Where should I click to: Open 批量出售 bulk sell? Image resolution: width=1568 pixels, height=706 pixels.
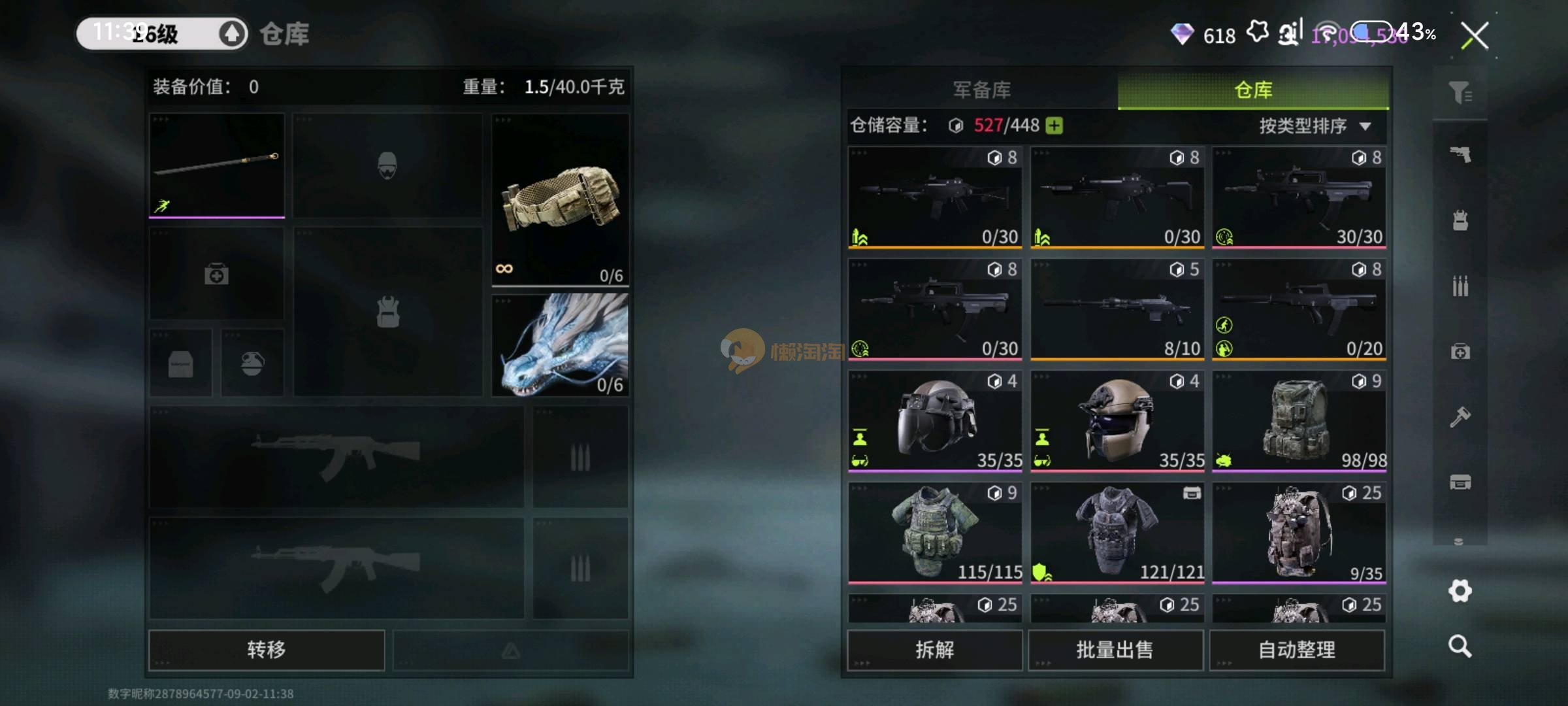1115,649
